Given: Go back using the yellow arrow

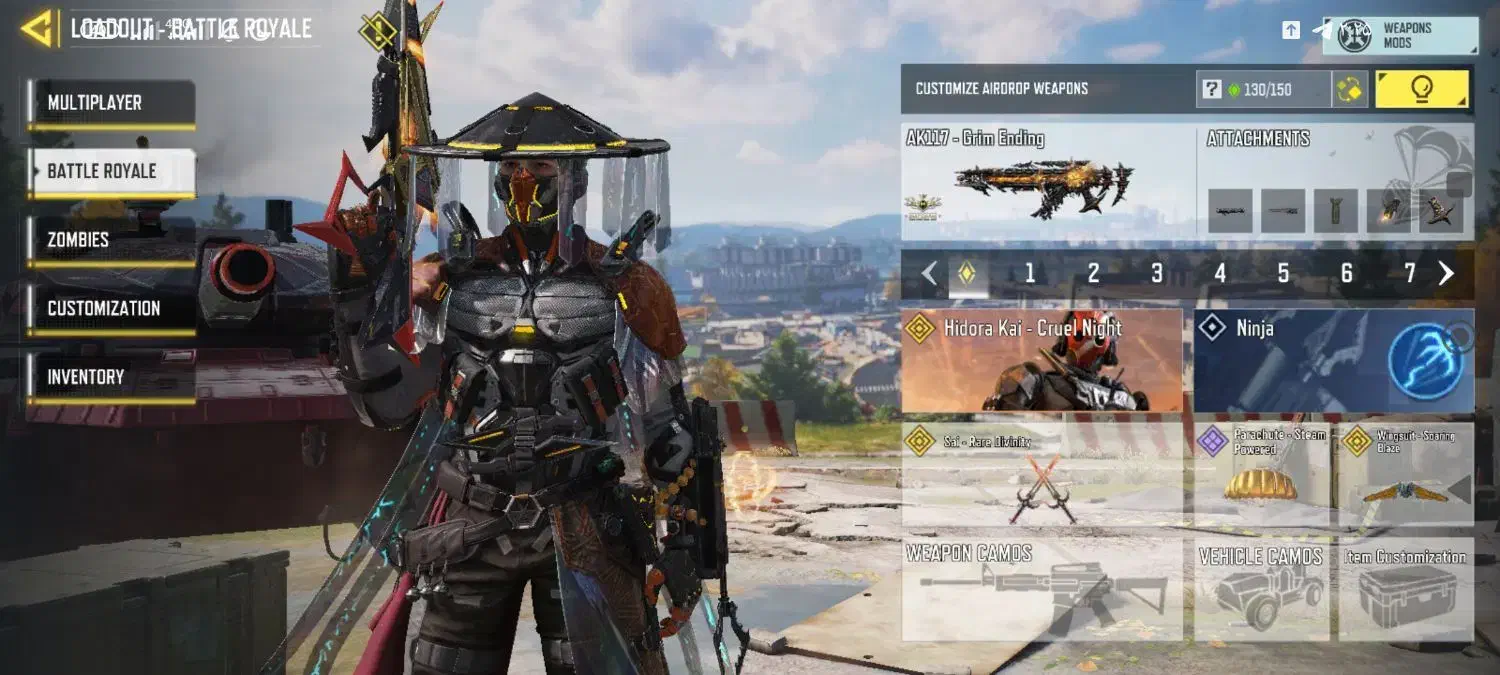Looking at the screenshot, I should click(37, 28).
